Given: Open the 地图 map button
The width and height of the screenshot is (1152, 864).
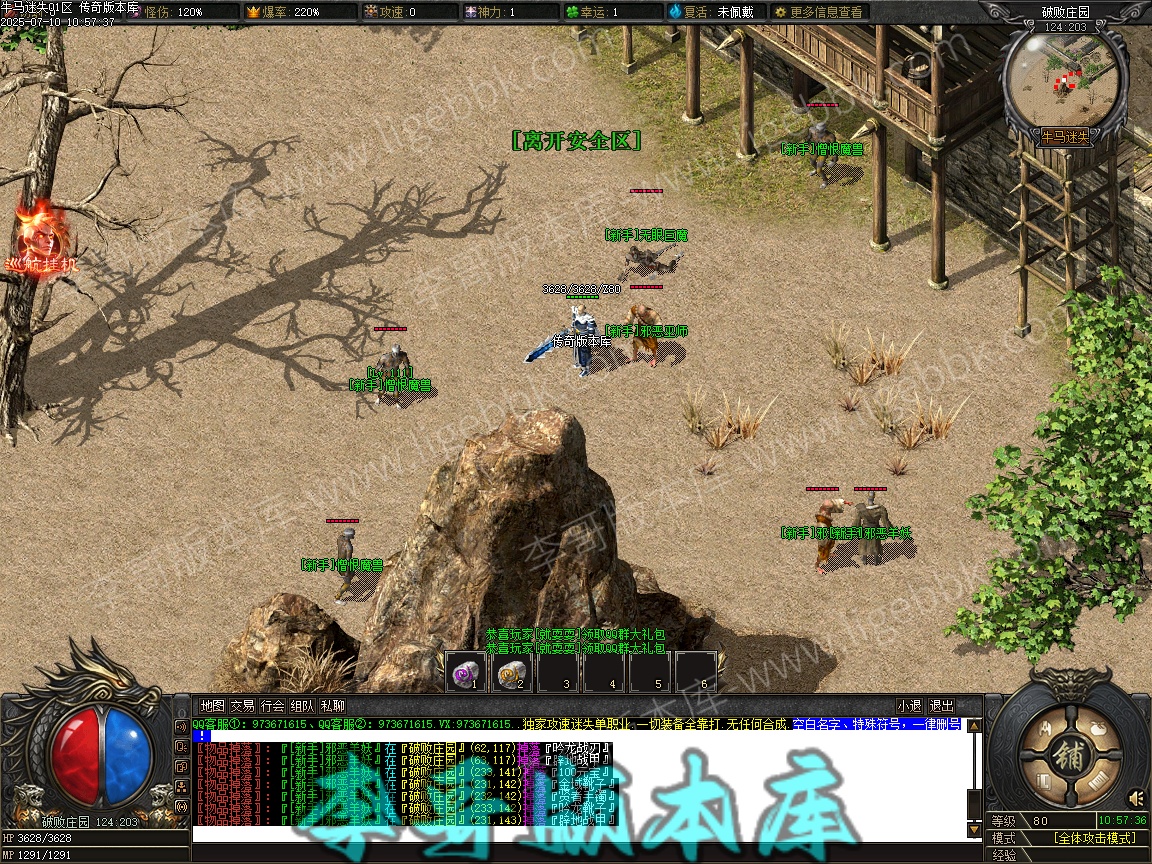Looking at the screenshot, I should coord(212,706).
